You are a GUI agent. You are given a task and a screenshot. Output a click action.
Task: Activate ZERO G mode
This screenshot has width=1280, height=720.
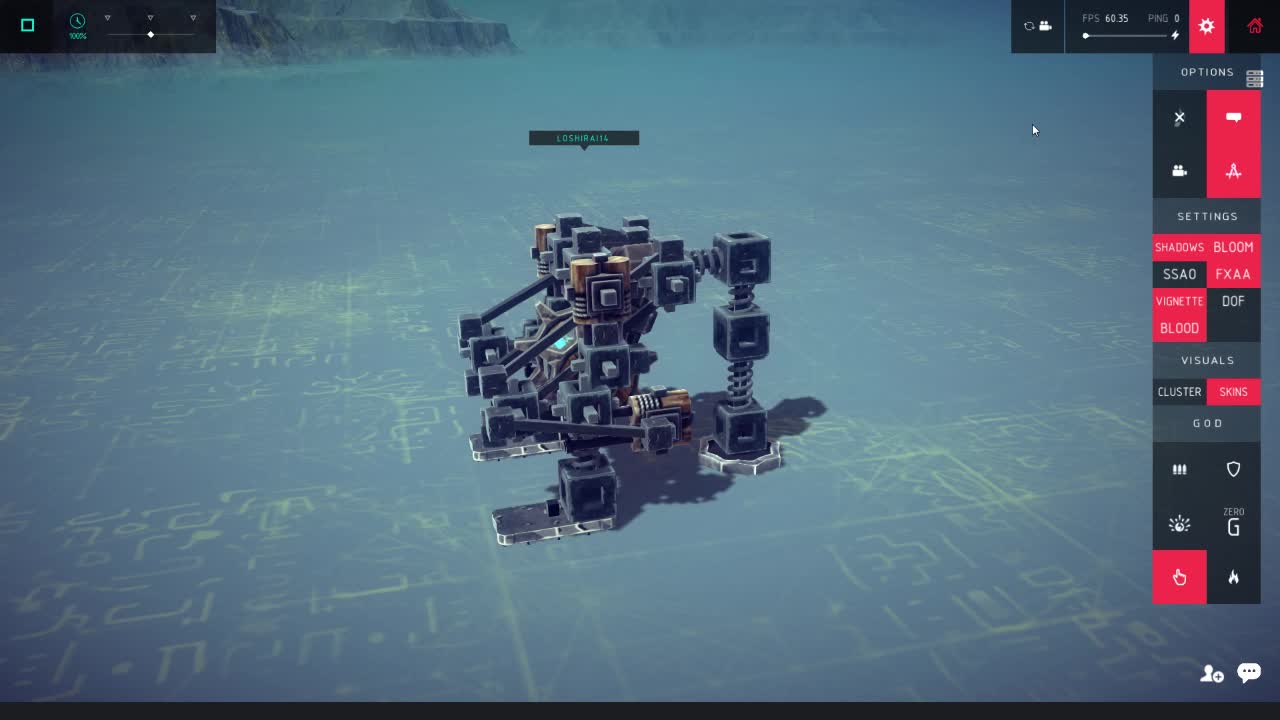[x=1234, y=523]
